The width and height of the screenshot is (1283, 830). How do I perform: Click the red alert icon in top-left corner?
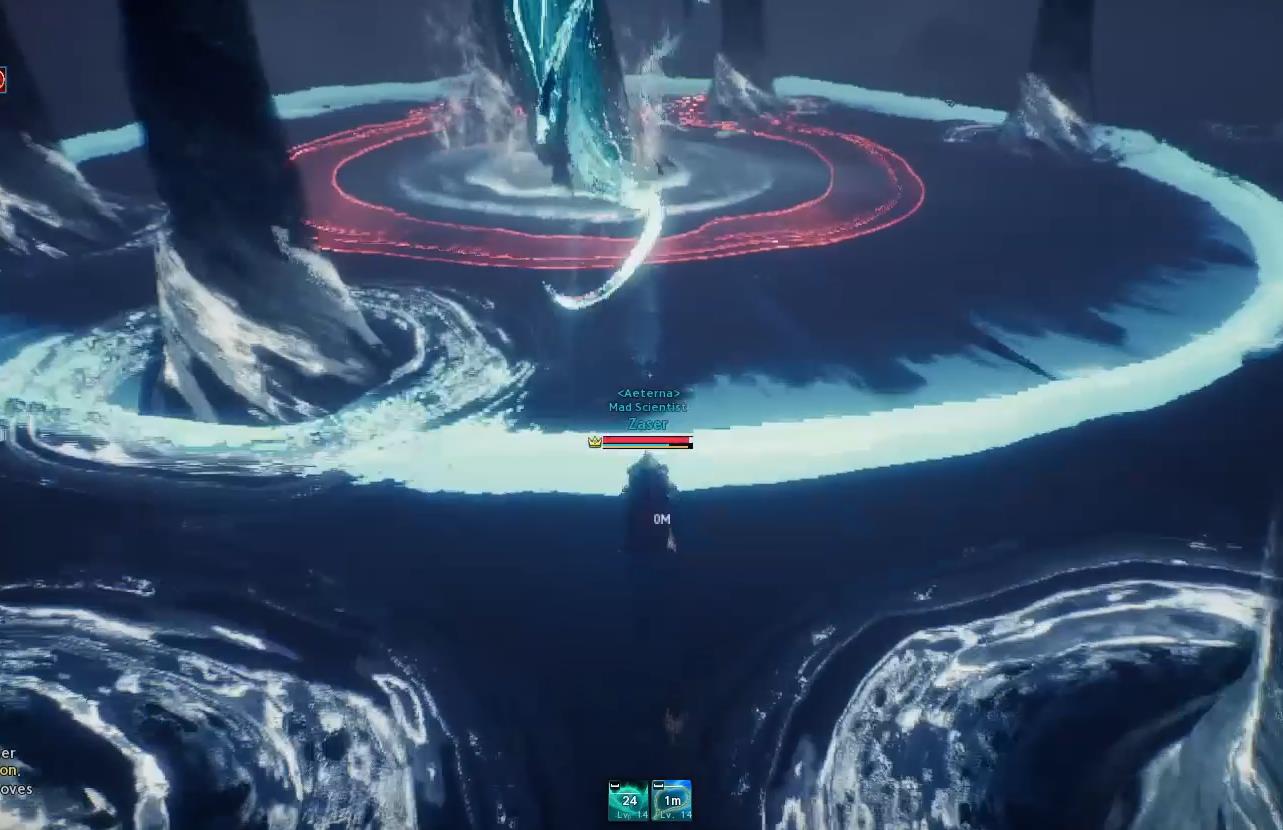(5, 79)
